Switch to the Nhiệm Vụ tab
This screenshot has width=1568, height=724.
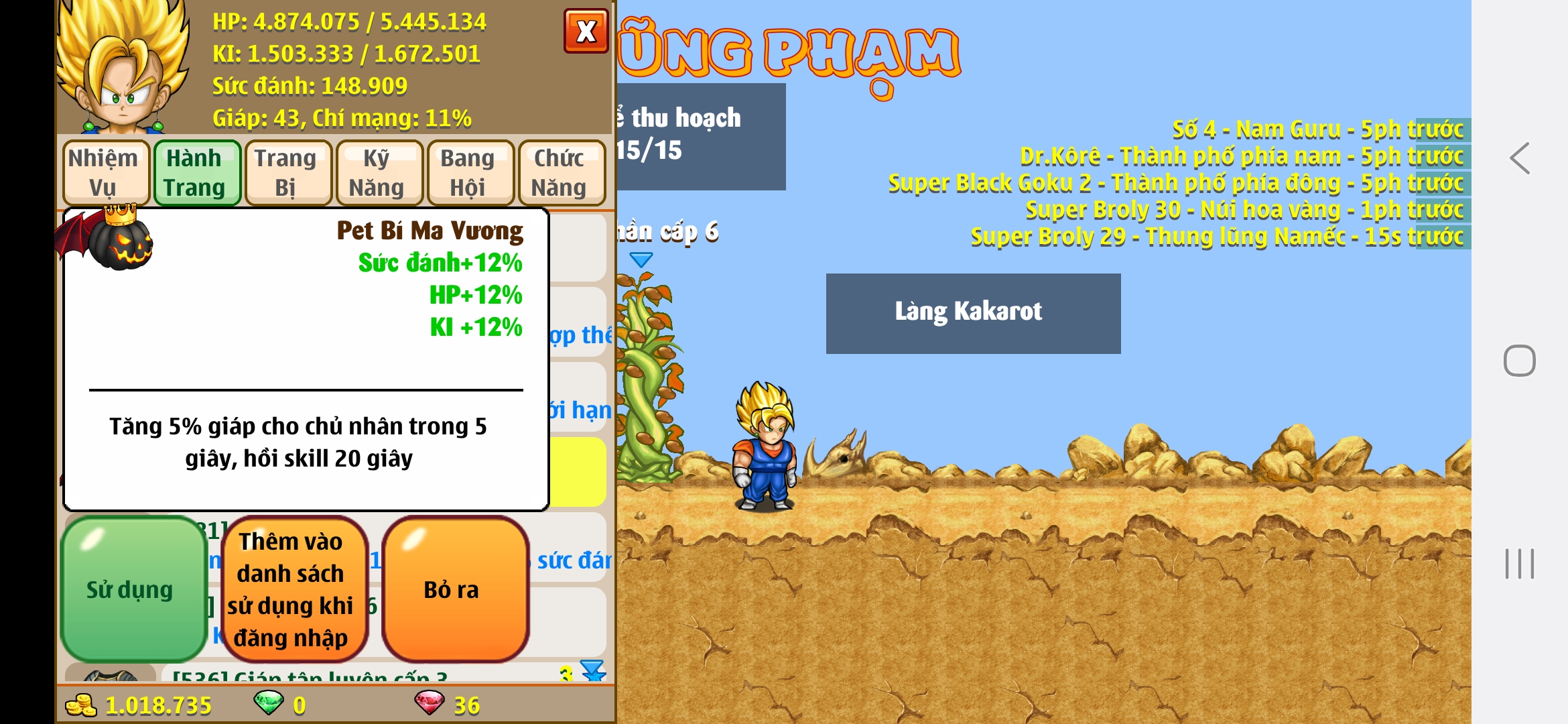click(x=105, y=172)
